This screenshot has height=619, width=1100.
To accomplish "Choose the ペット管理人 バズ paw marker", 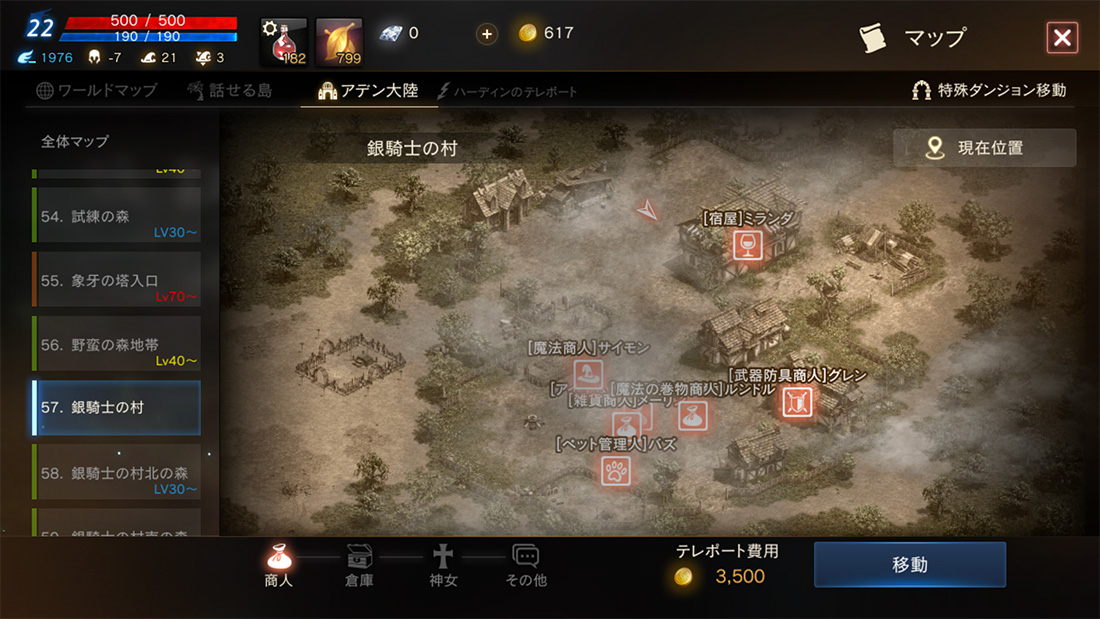I will pos(615,470).
